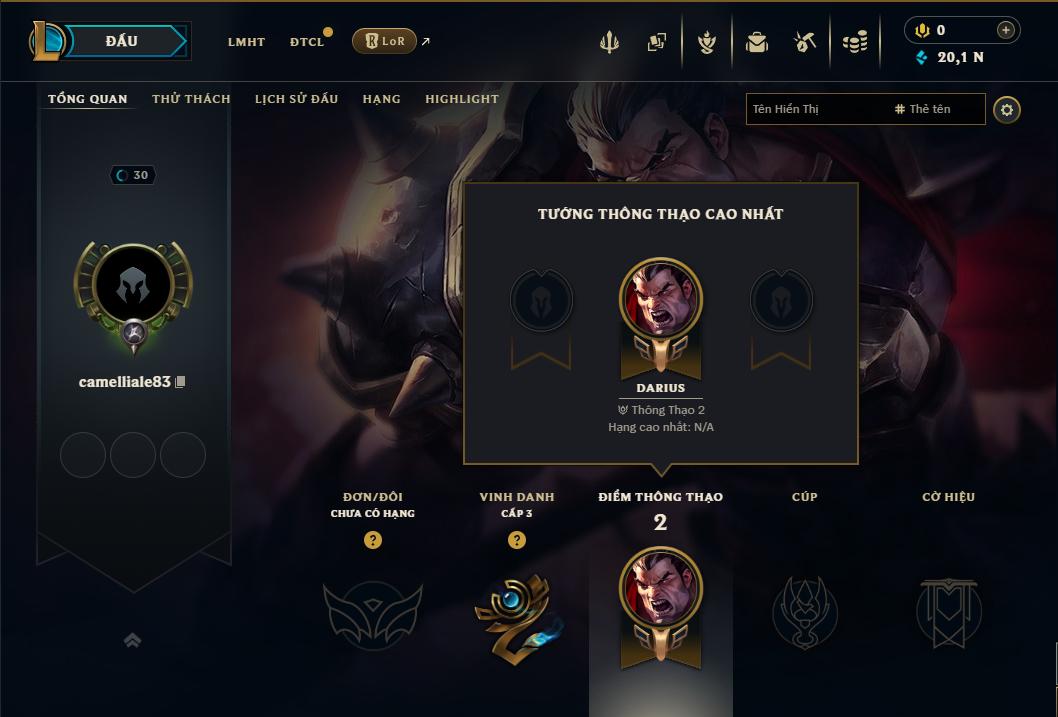This screenshot has height=717, width=1058.
Task: Open the collection backpack icon
Action: click(x=757, y=42)
